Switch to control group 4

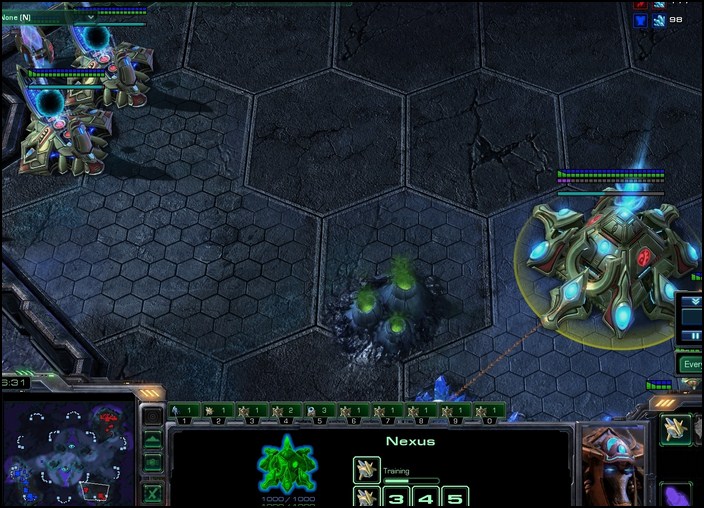coord(284,411)
